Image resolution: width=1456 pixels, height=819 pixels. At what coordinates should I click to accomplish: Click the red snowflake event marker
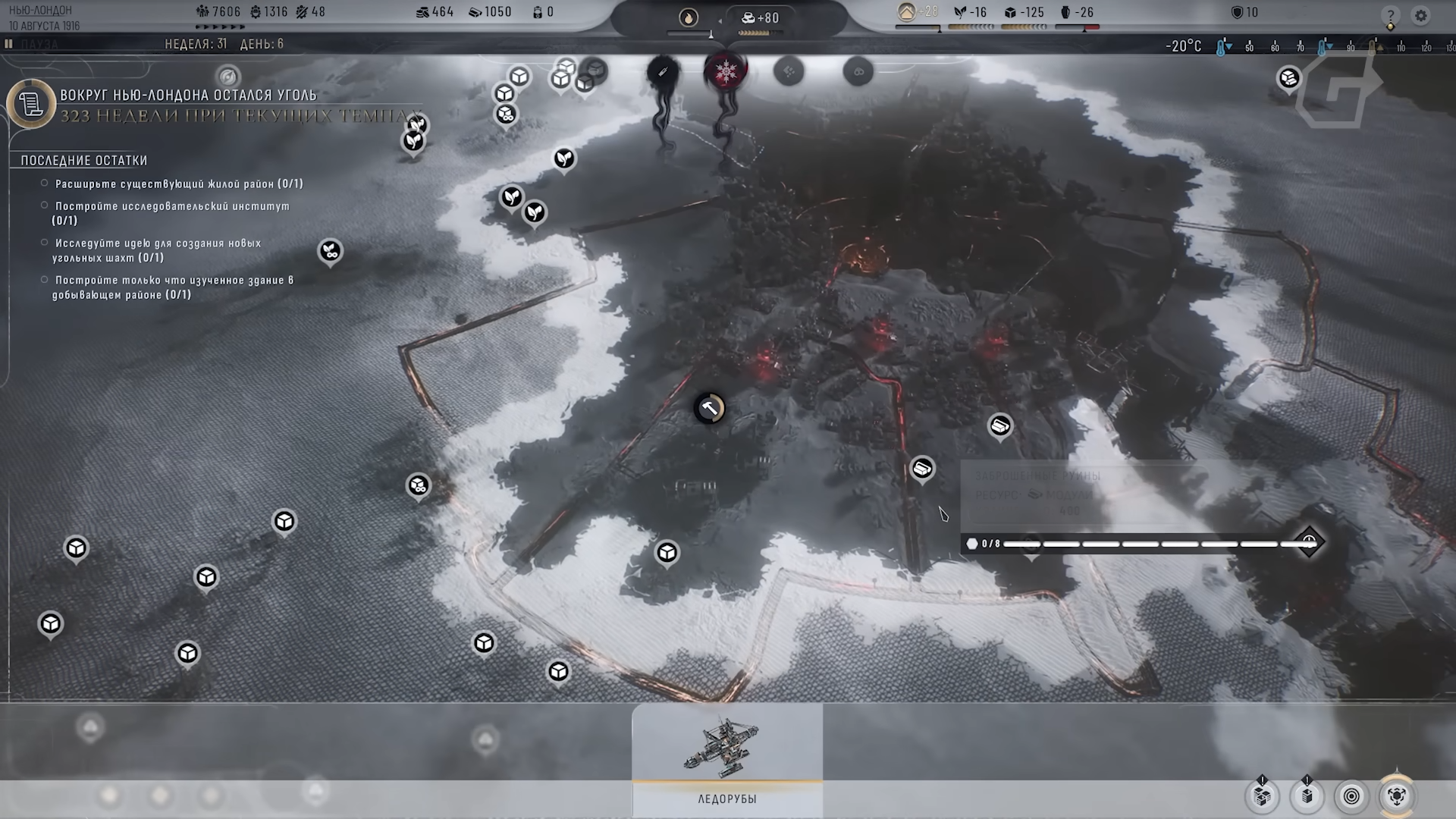[726, 71]
